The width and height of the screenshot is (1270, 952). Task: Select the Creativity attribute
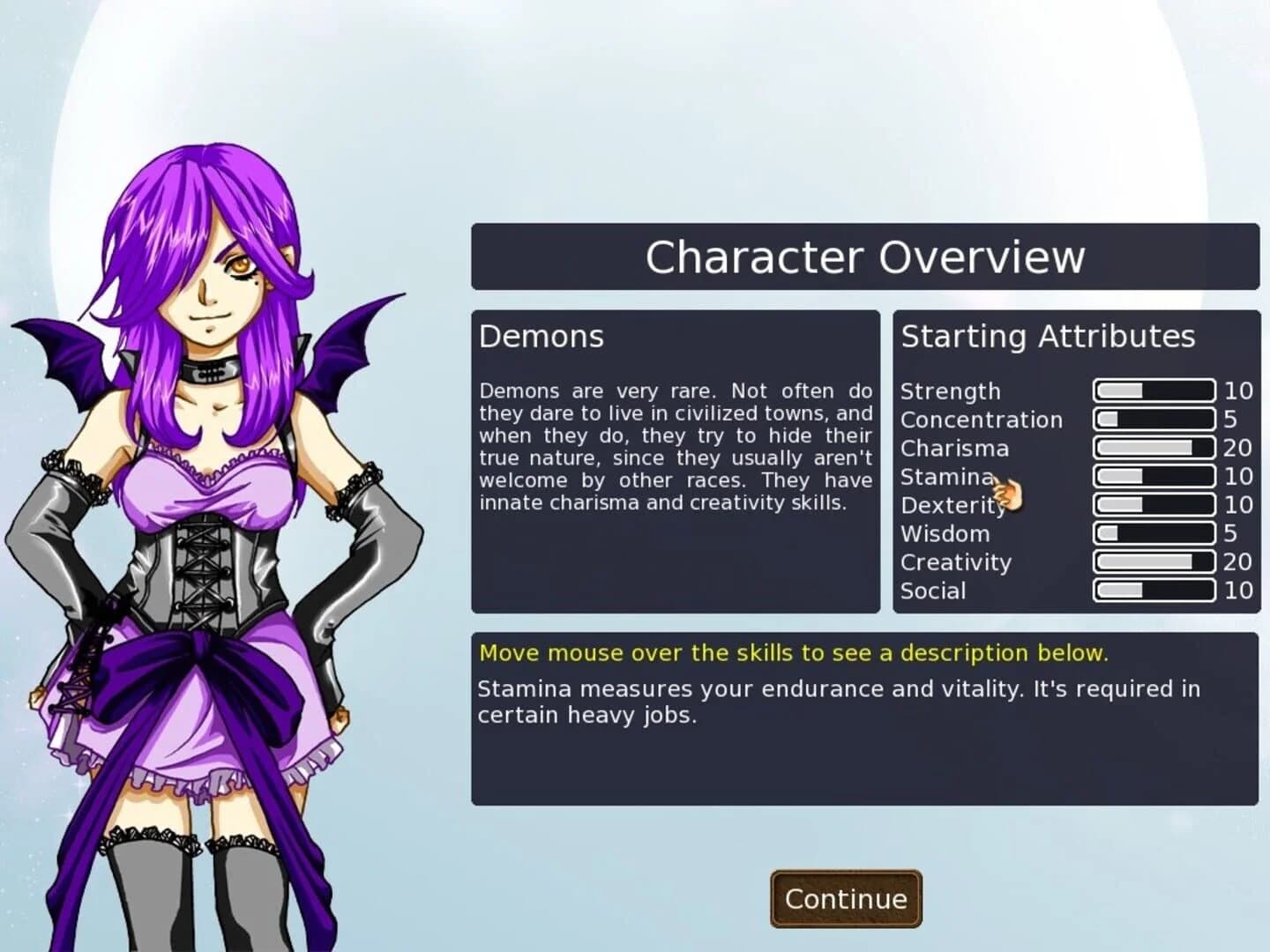(955, 562)
